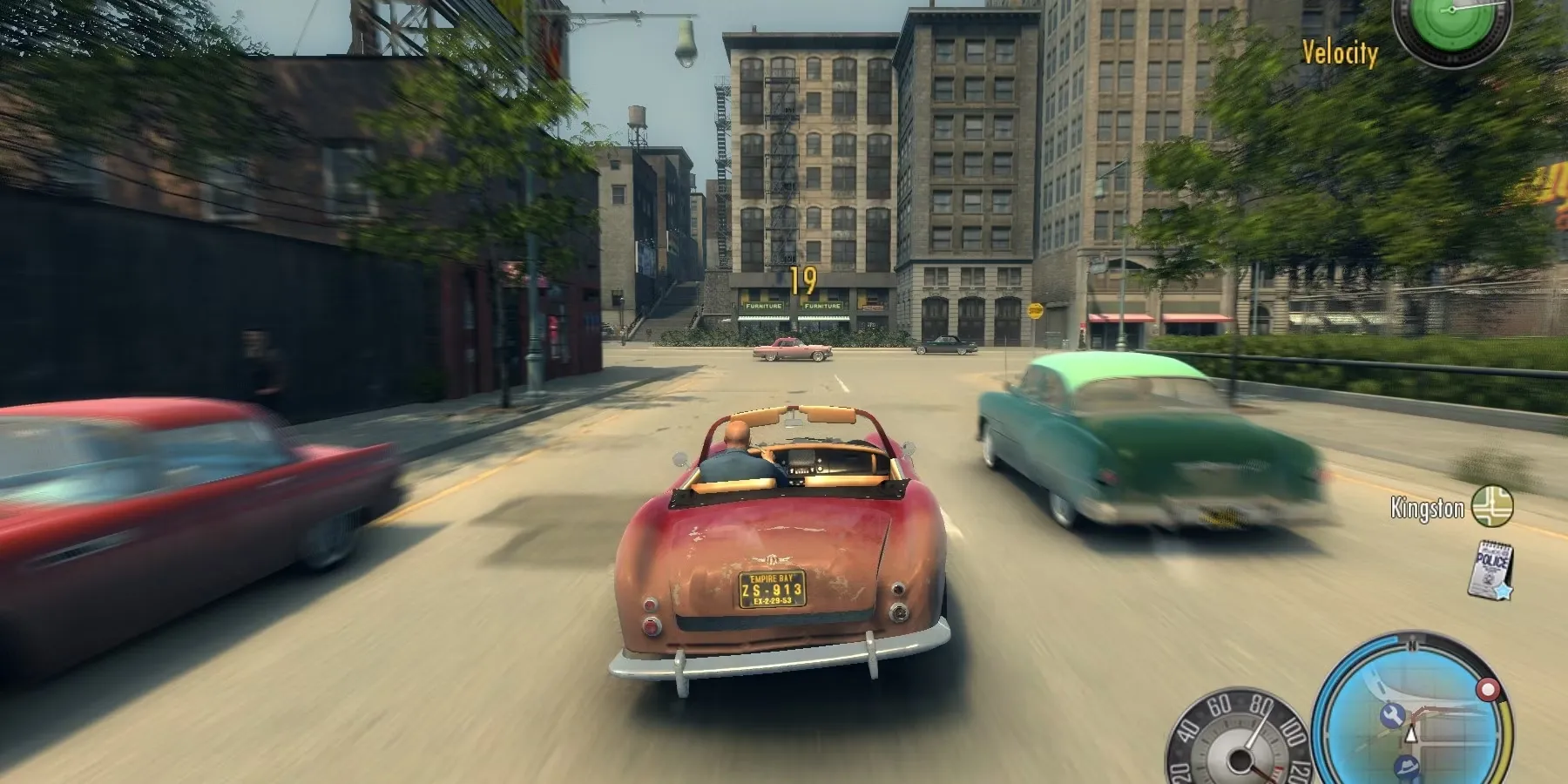Viewport: 1568px width, 784px height.
Task: Click the police notepad wanted icon
Action: click(1491, 568)
